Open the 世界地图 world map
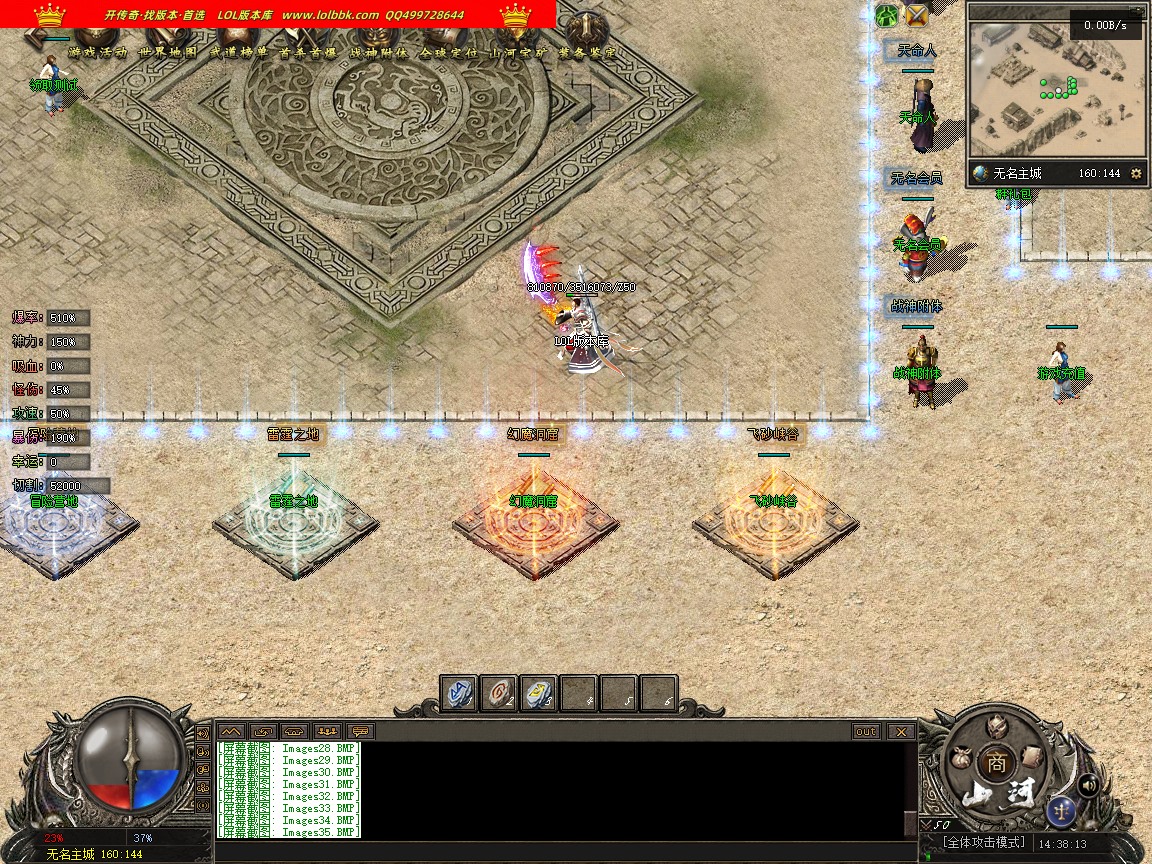This screenshot has height=864, width=1152. click(x=168, y=52)
